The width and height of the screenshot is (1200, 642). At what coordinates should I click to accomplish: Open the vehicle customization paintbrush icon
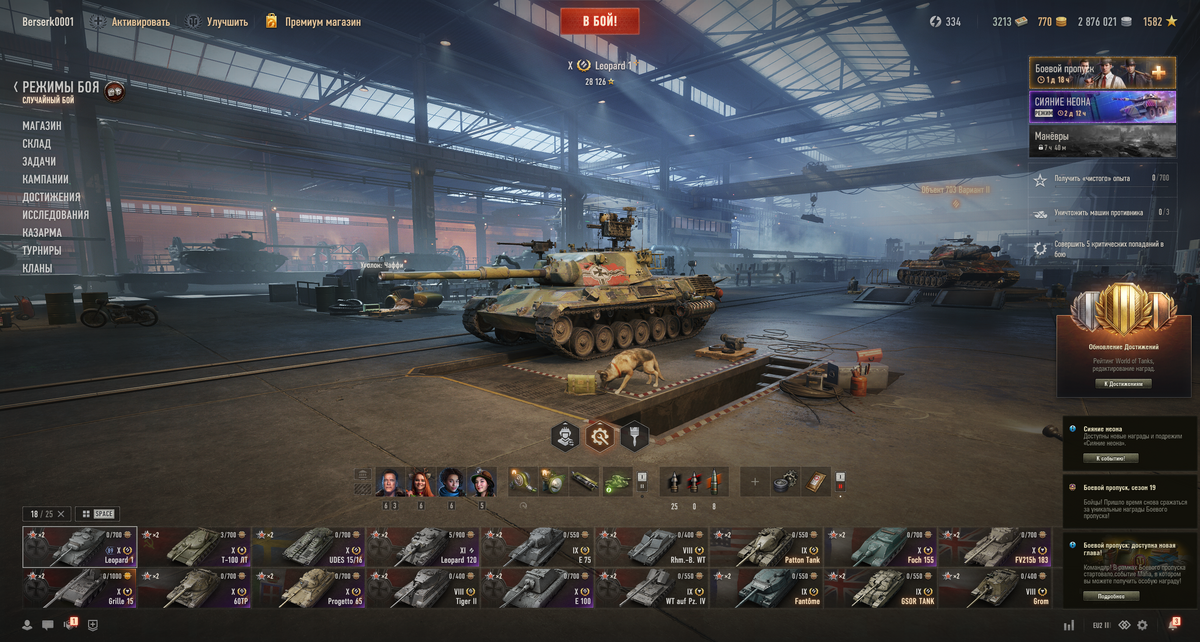[x=634, y=436]
